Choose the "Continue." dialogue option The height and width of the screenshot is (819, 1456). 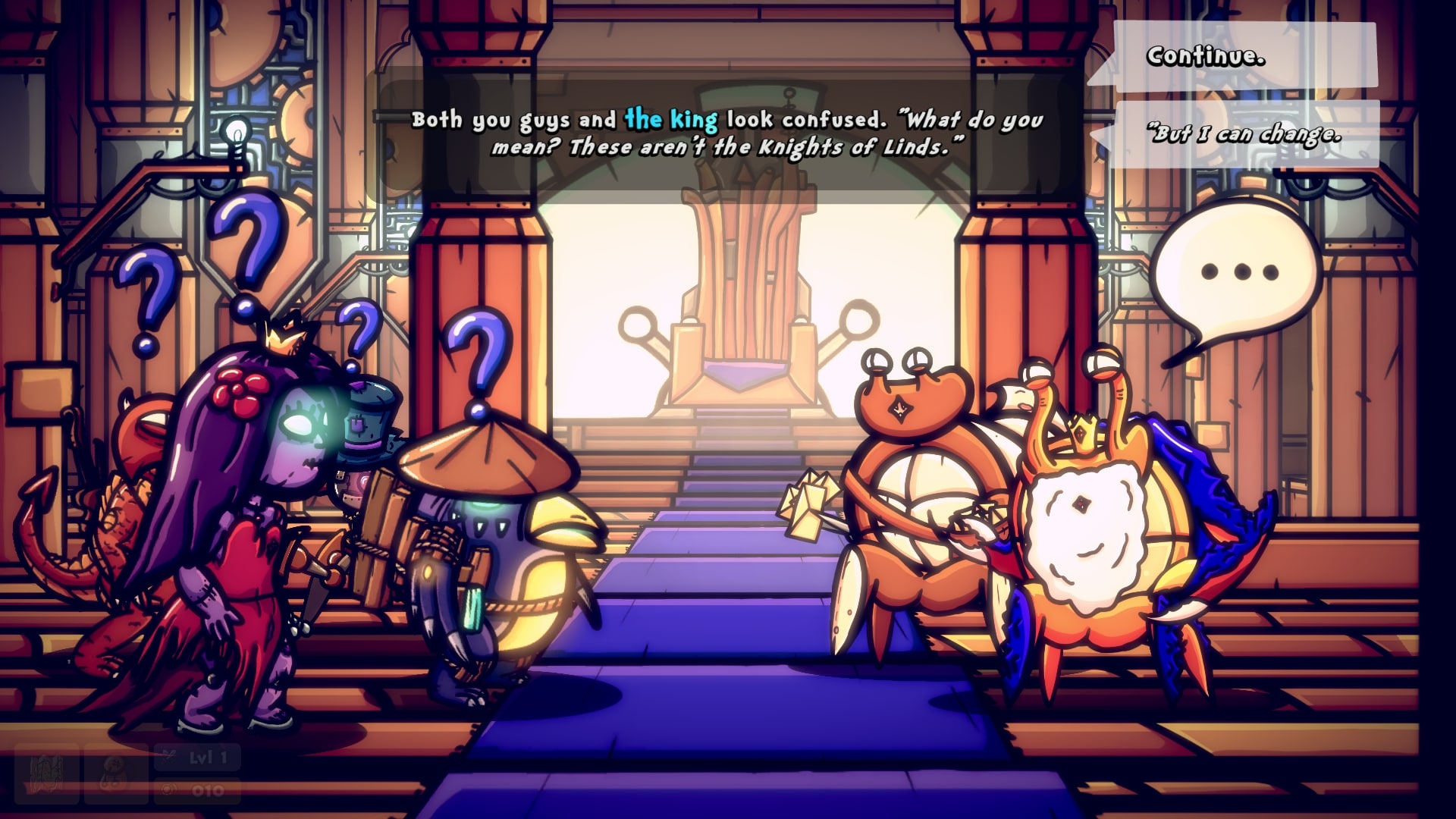[1232, 57]
